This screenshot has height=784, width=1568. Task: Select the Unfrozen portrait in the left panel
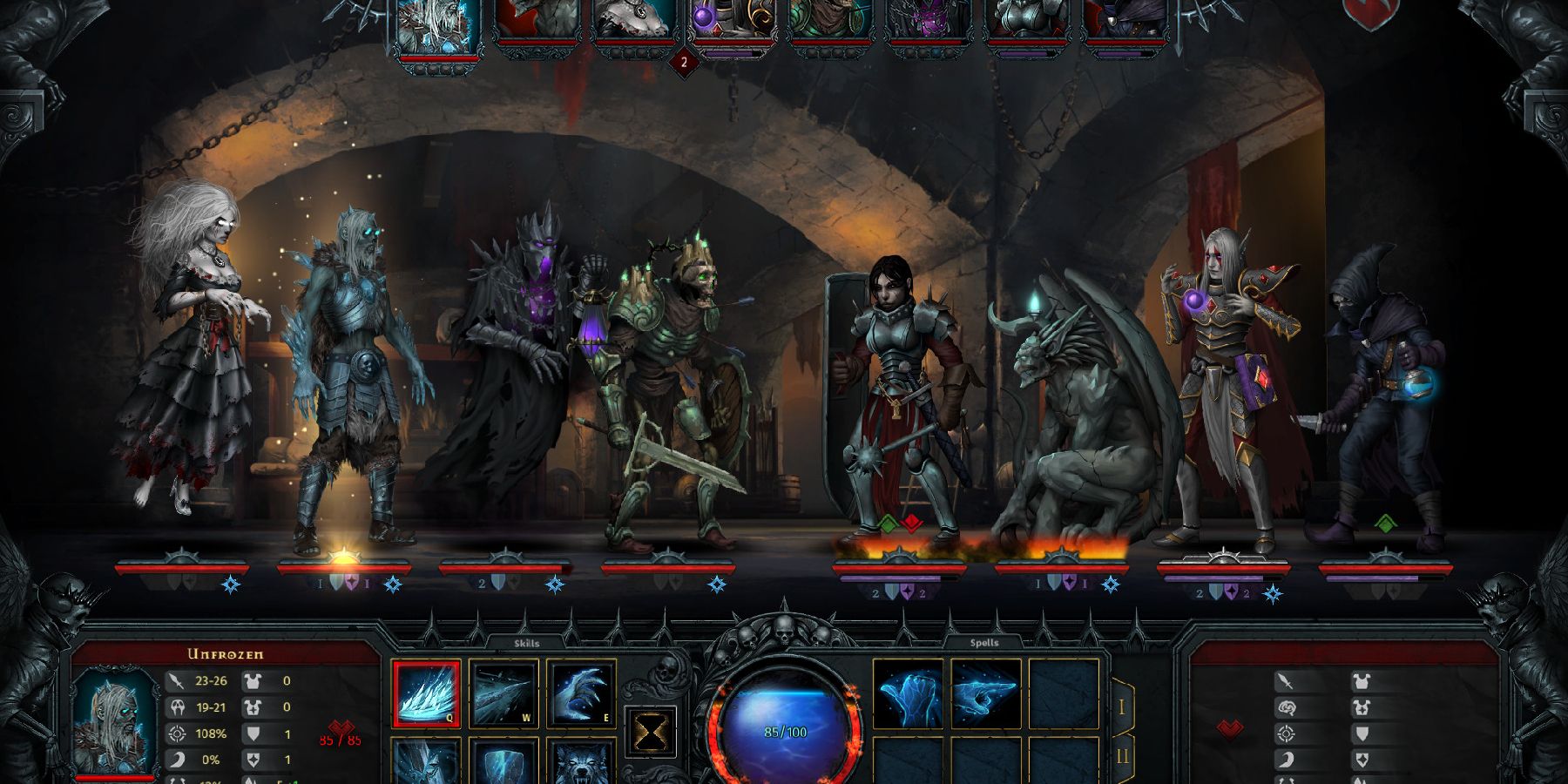[x=115, y=720]
